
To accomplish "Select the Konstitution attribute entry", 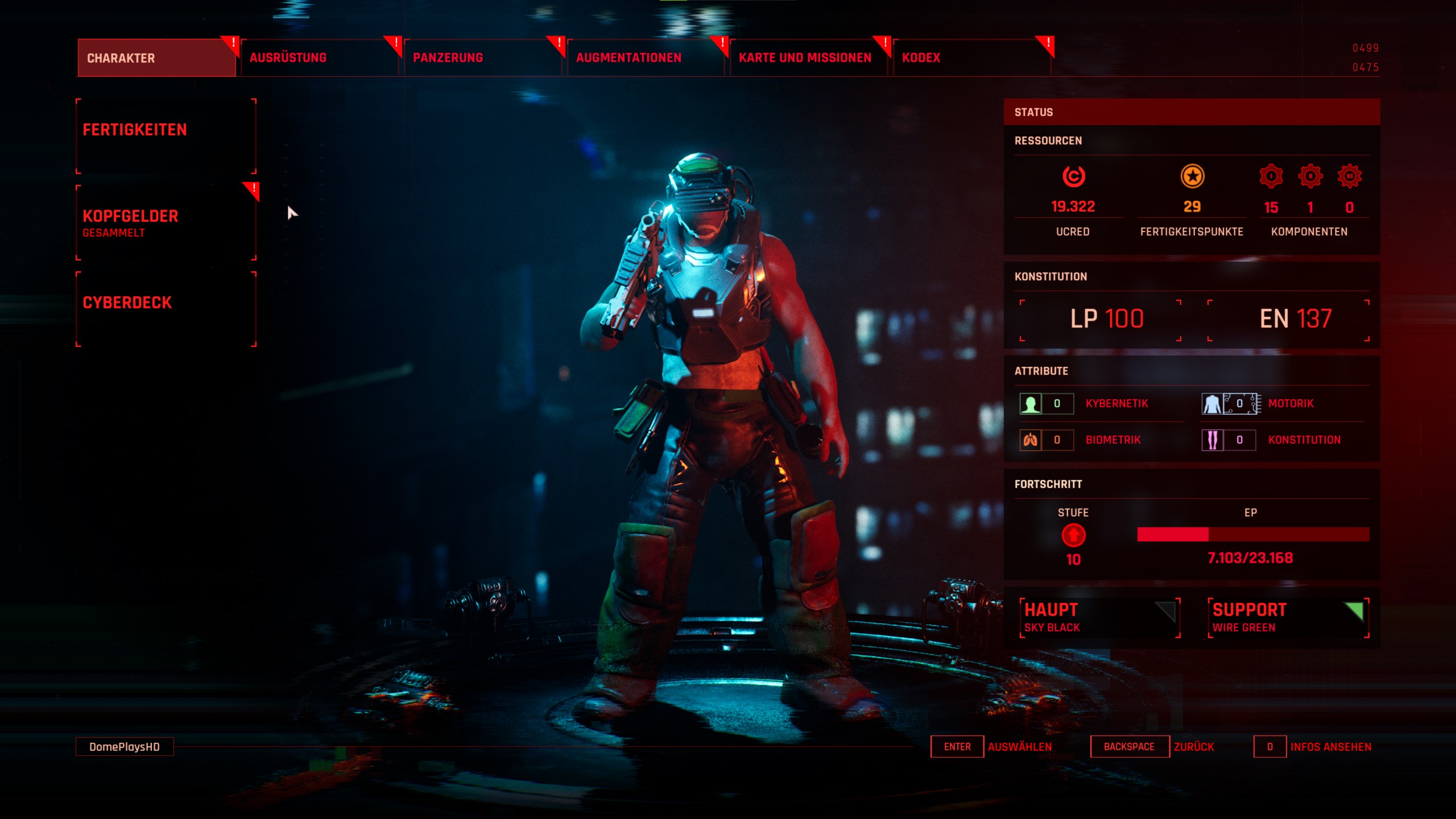I will [1304, 440].
